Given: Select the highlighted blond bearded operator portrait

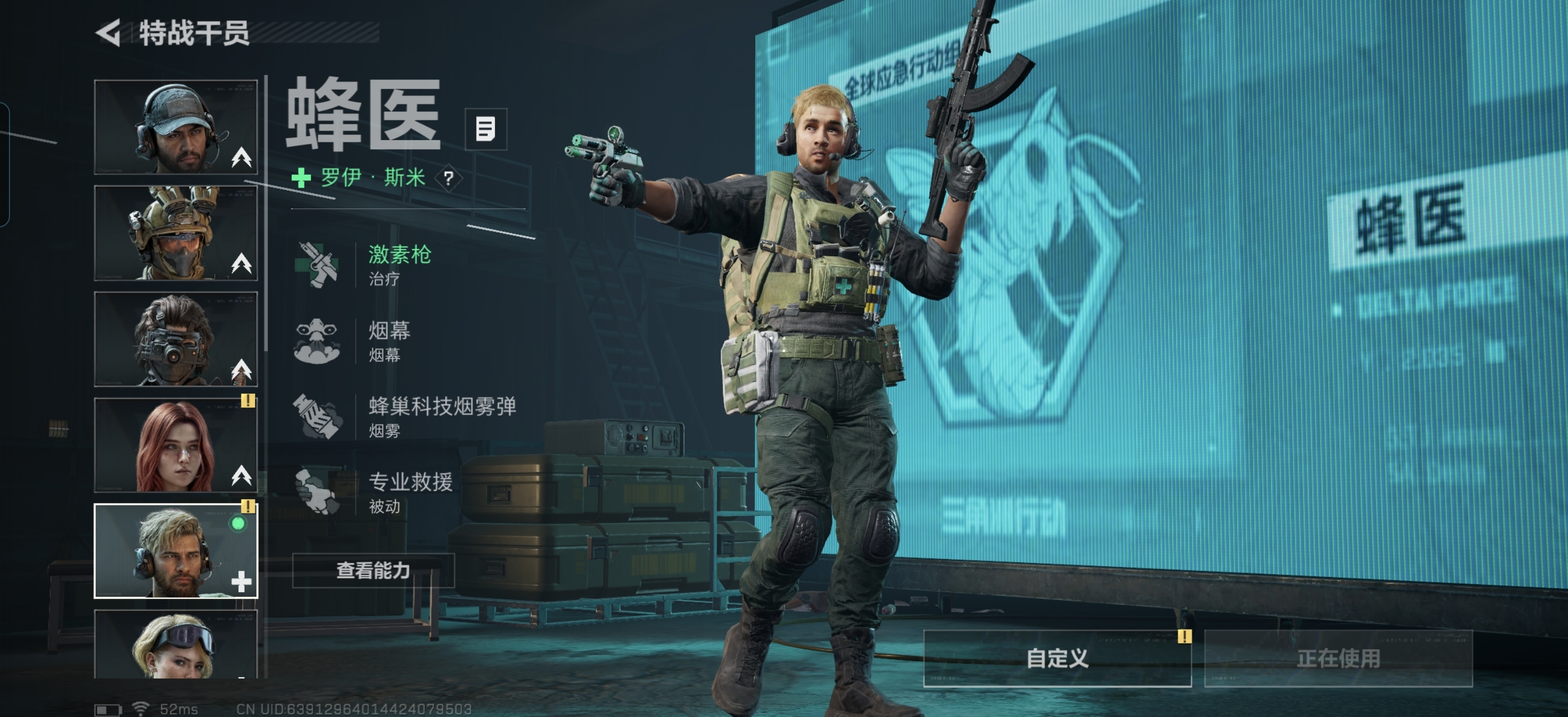Looking at the screenshot, I should (x=176, y=551).
